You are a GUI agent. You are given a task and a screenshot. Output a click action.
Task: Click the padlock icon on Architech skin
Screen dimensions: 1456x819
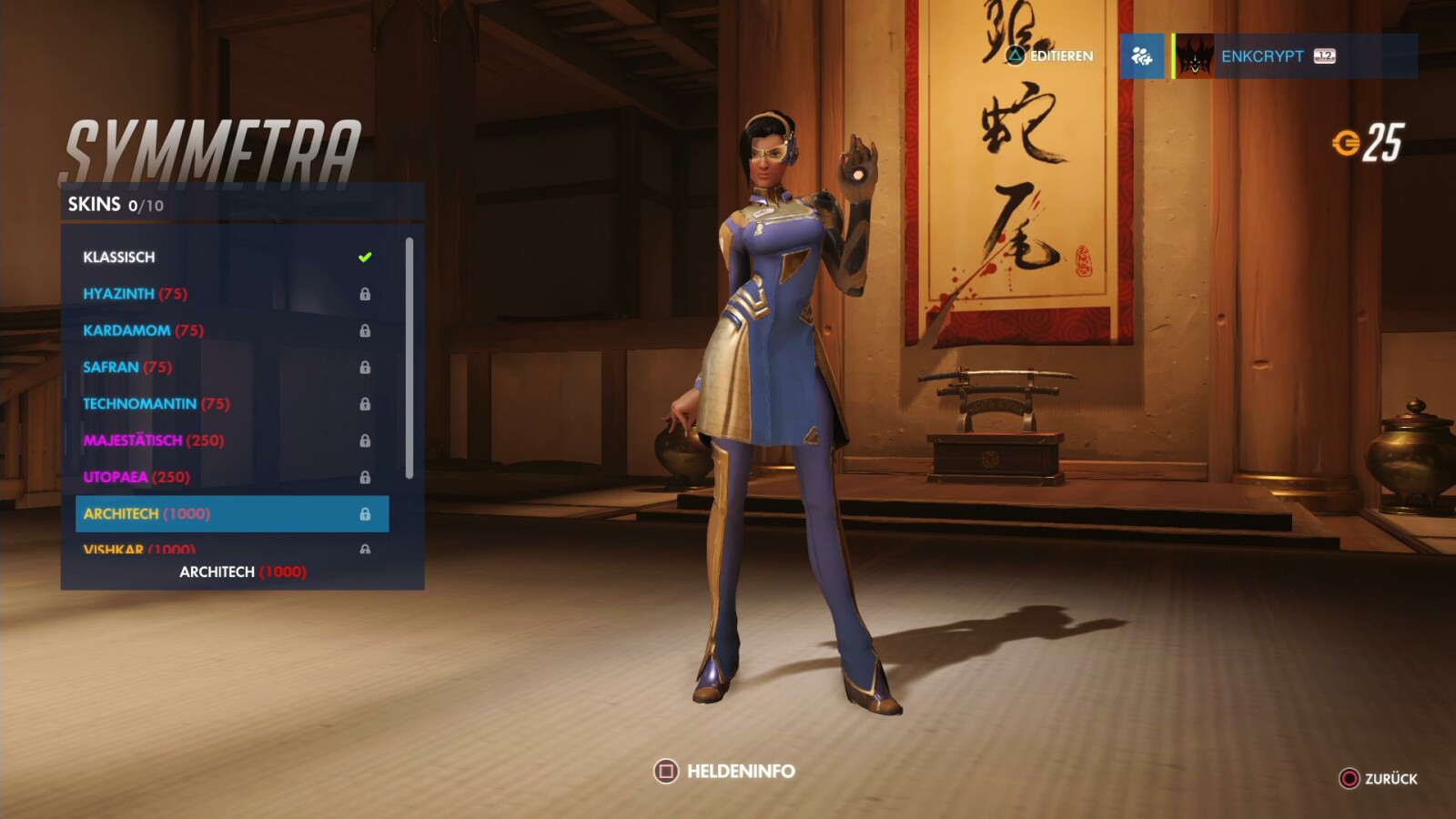click(367, 513)
